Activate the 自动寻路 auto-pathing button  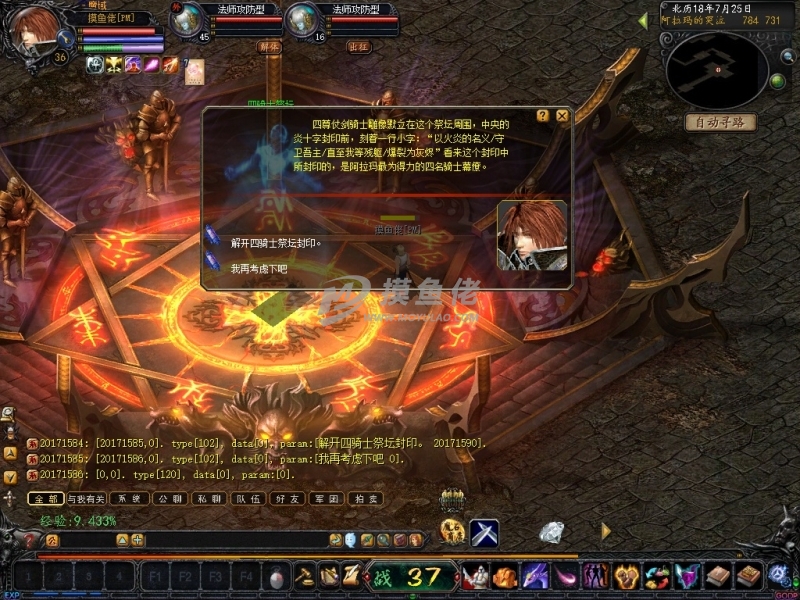click(x=720, y=122)
